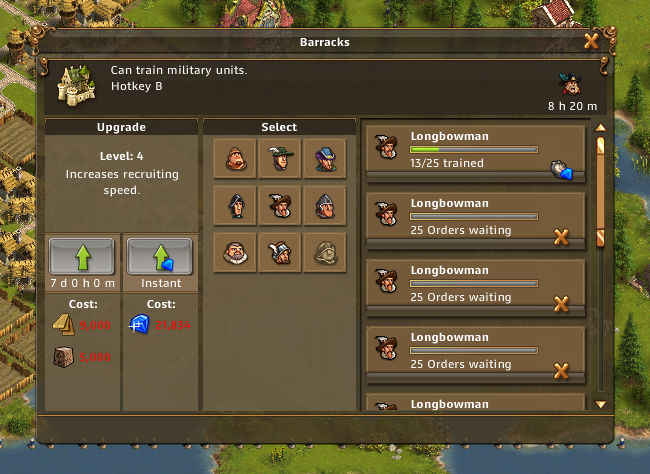Close the Barracks window
This screenshot has width=650, height=474.
click(x=590, y=42)
